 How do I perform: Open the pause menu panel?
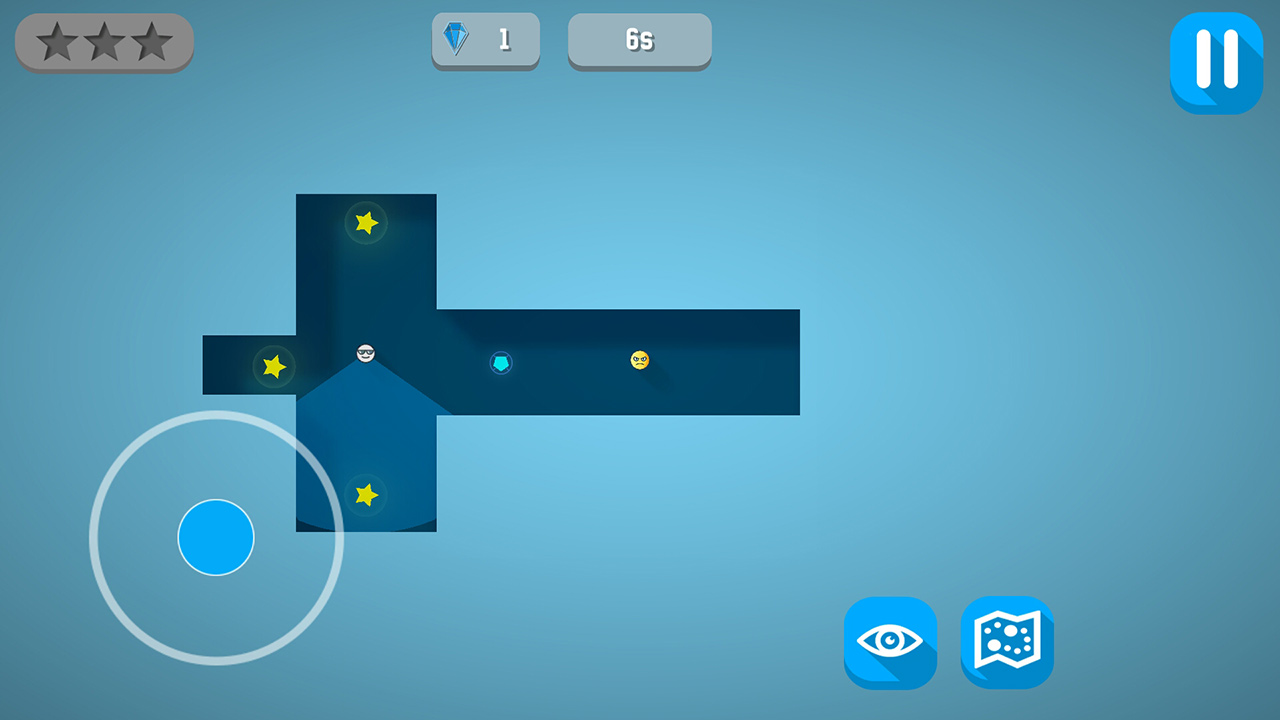click(x=1216, y=62)
